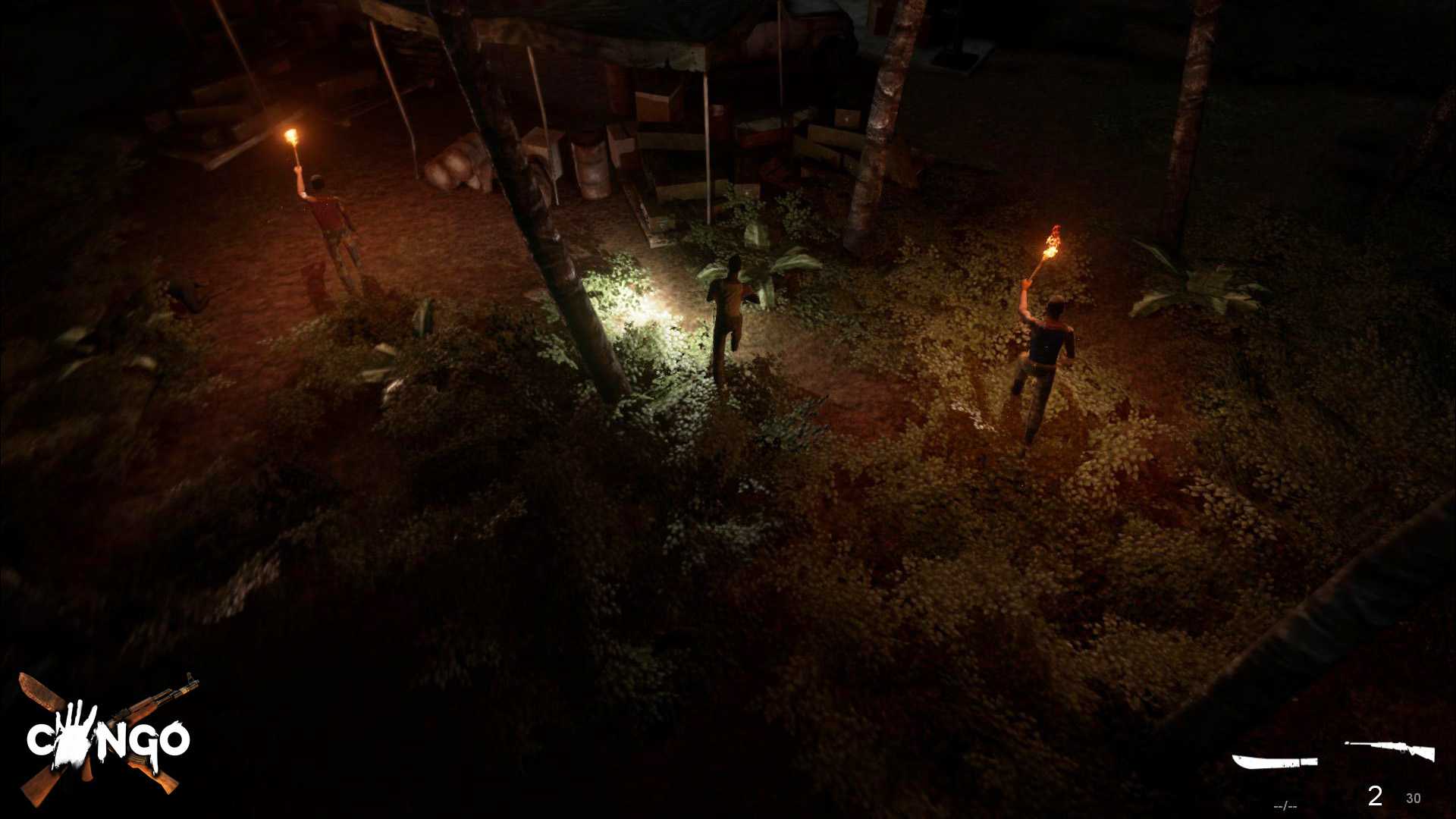Switch to the rifle weapon icon
Screen dimensions: 1456x819
tap(1389, 751)
